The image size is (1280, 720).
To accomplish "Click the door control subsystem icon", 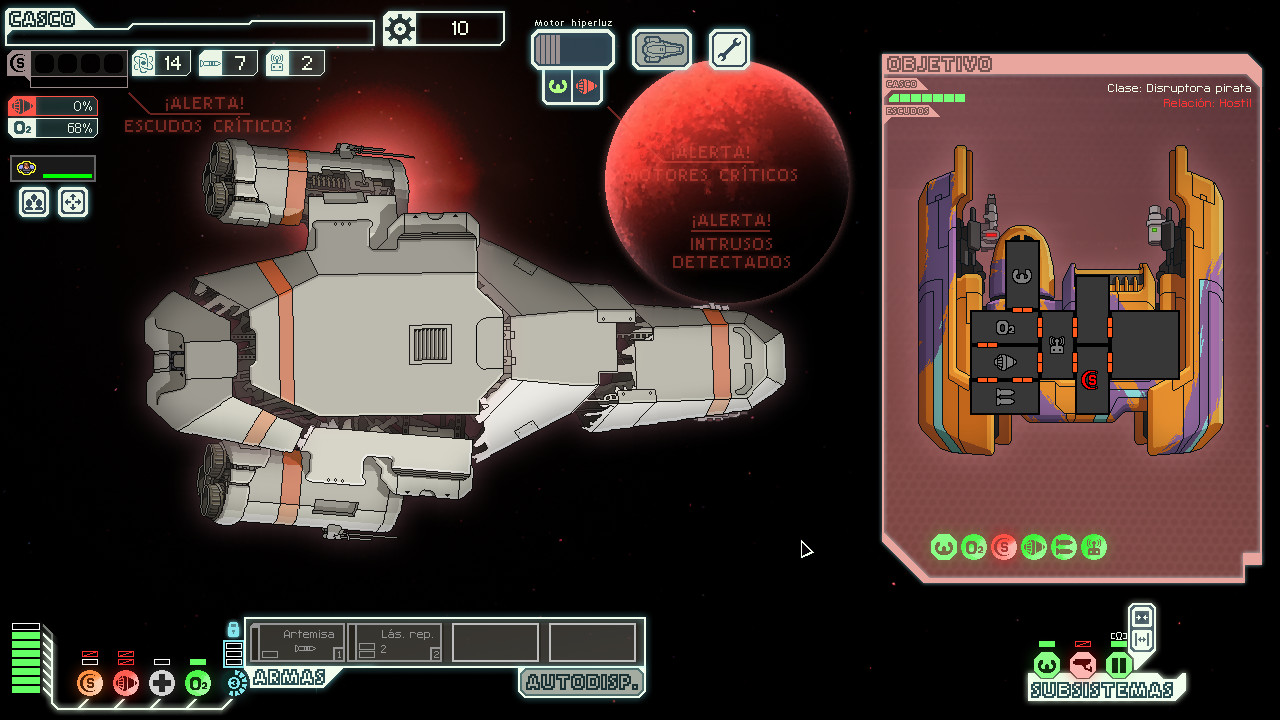I will click(1118, 665).
